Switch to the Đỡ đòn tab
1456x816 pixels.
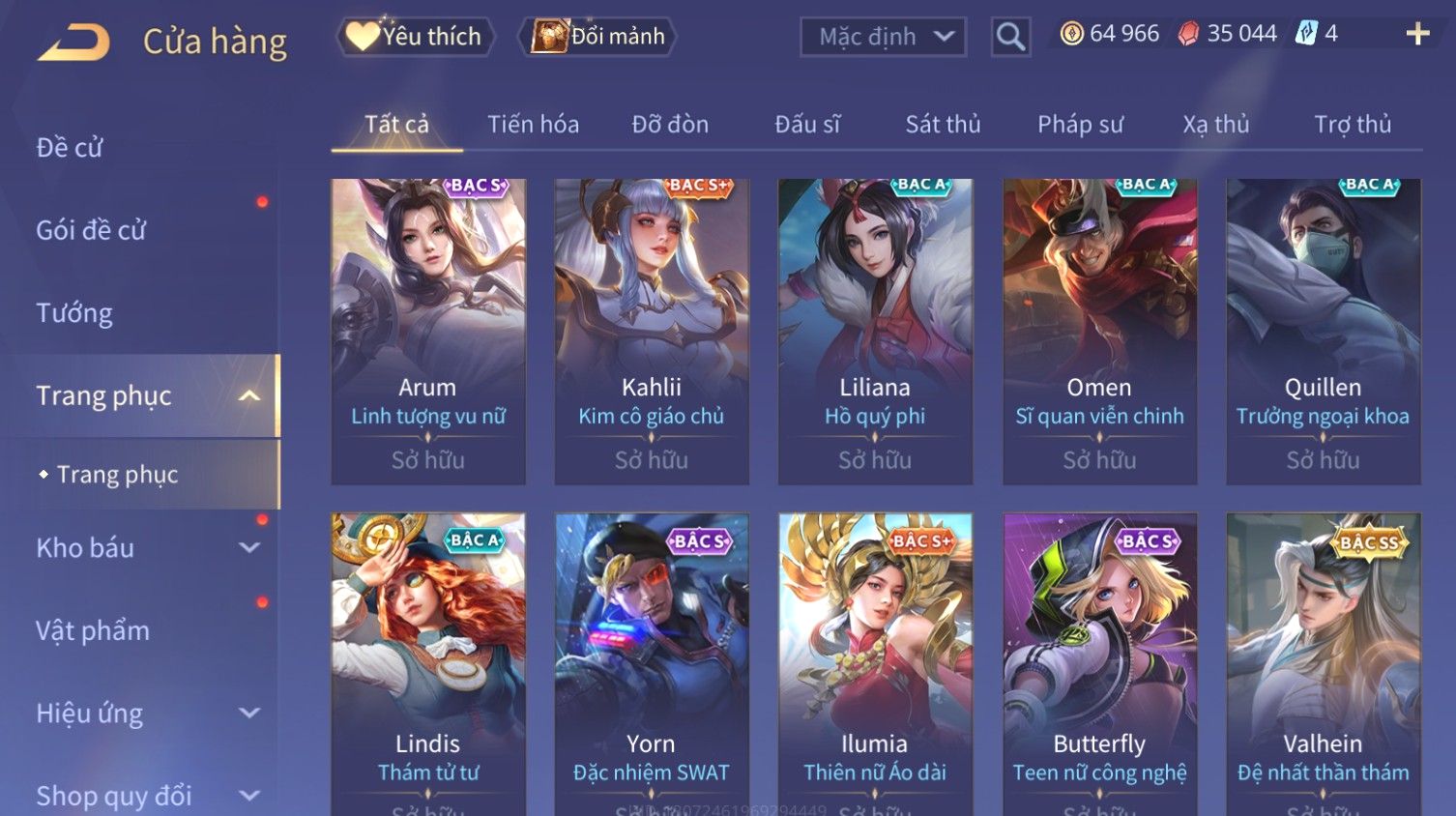tap(670, 125)
